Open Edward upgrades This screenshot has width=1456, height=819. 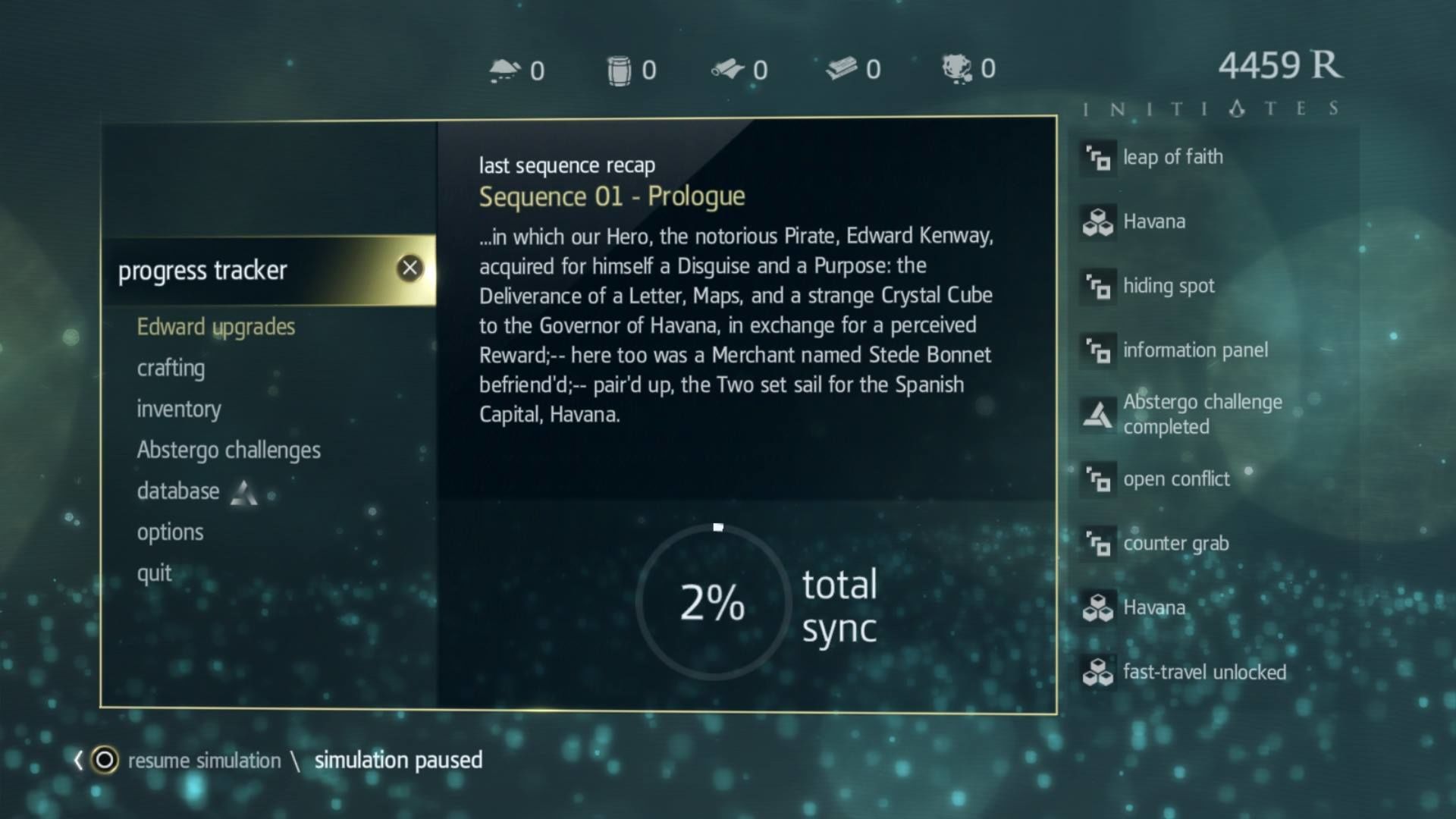point(215,327)
